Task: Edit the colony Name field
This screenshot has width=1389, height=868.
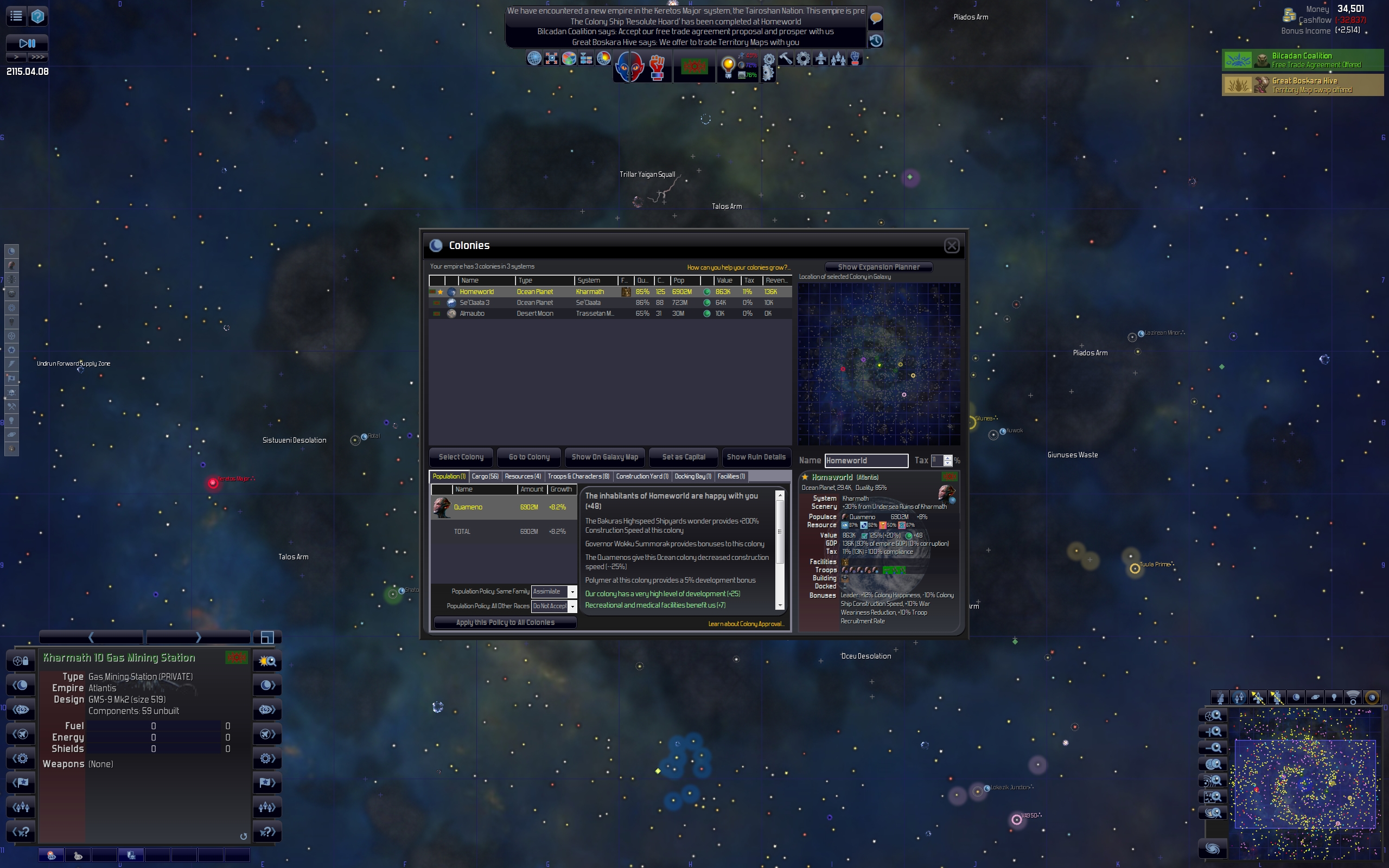Action: tap(866, 461)
